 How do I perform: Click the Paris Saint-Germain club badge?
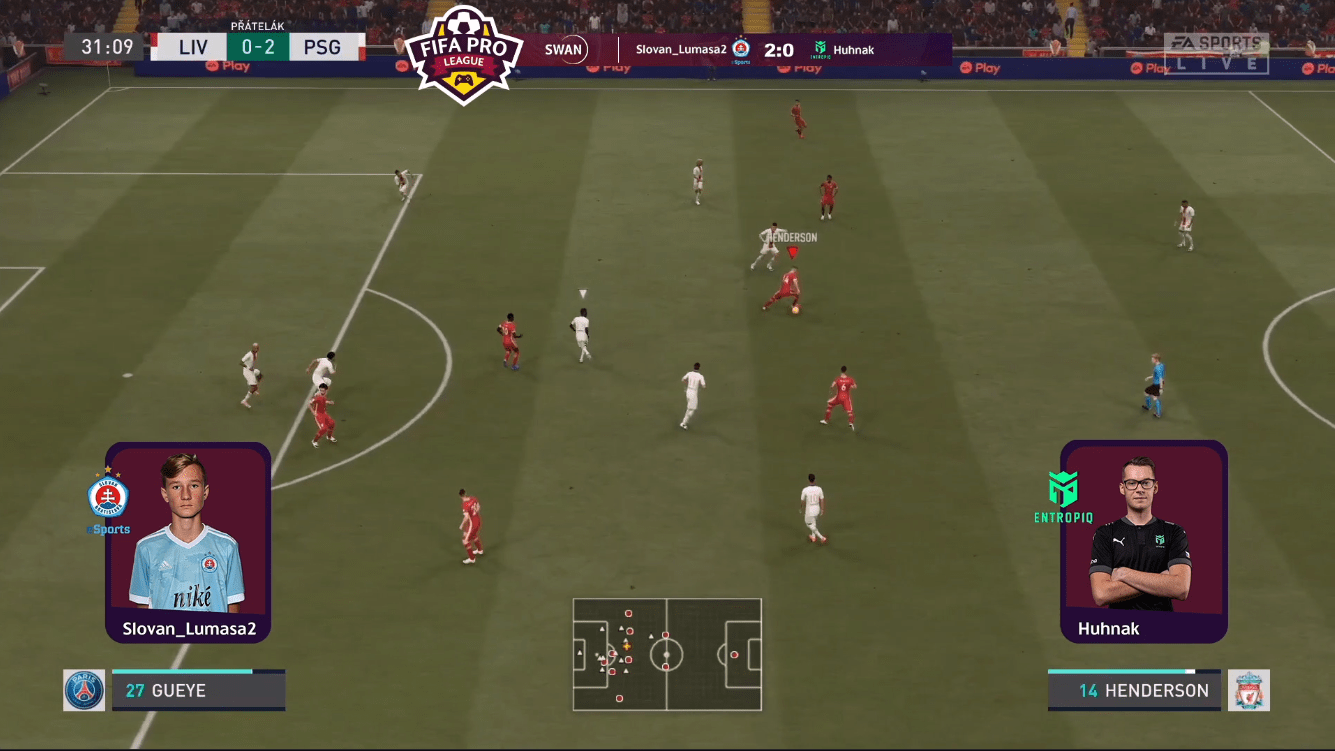click(84, 690)
